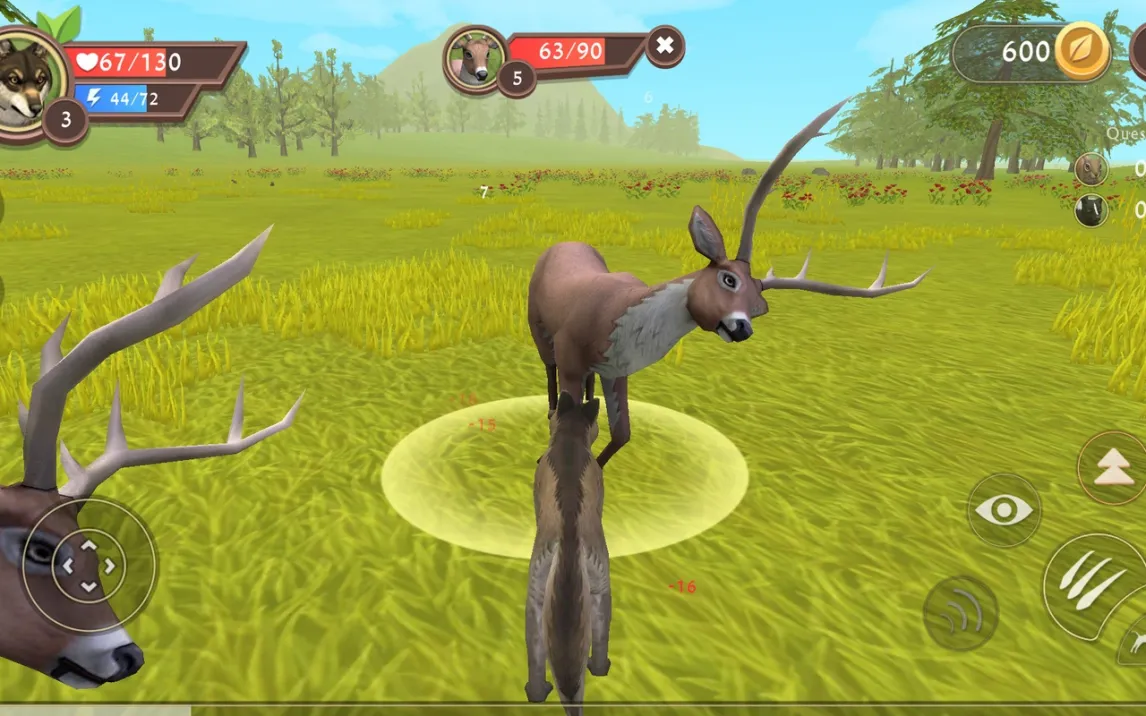Tap the virtual movement joystick
This screenshot has width=1146, height=716.
tap(89, 565)
